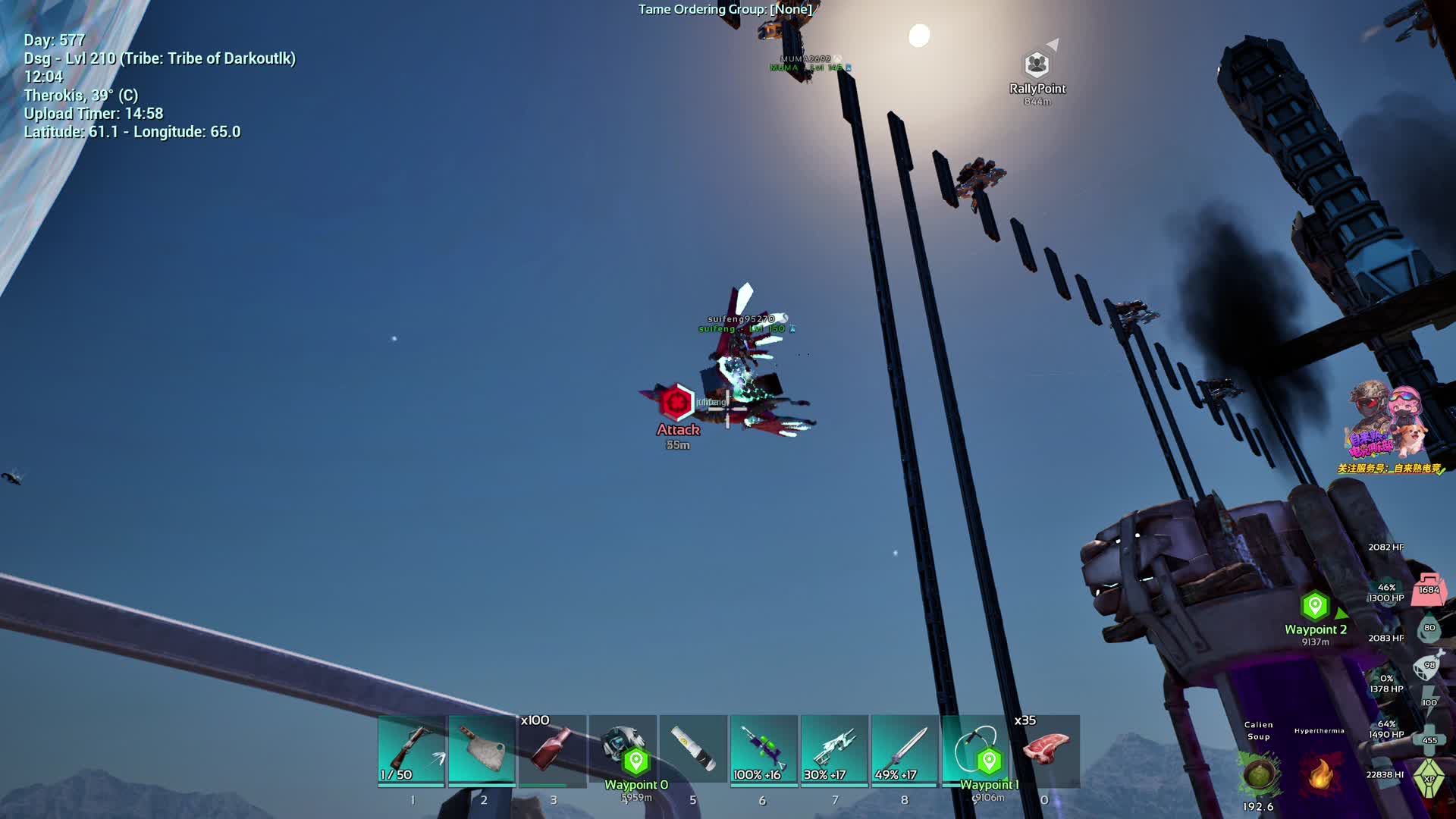1456x819 pixels.
Task: Click the red Attack target marker
Action: coord(675,402)
